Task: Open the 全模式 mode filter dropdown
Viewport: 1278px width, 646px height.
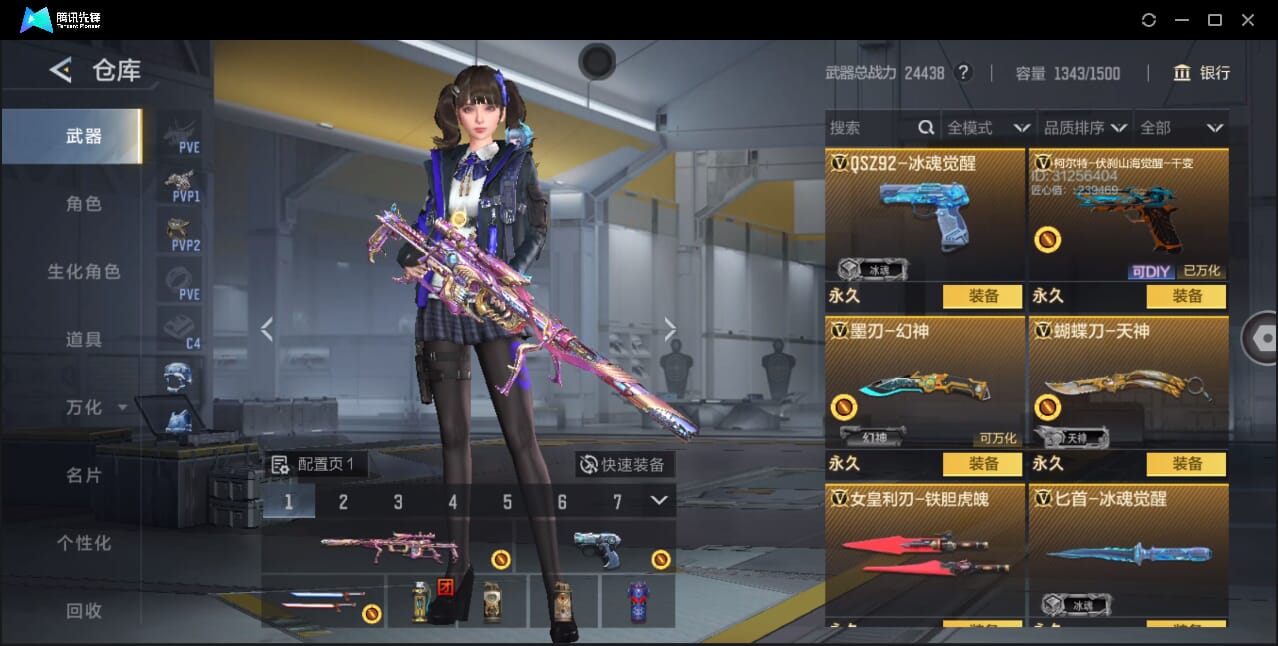Action: coord(988,128)
